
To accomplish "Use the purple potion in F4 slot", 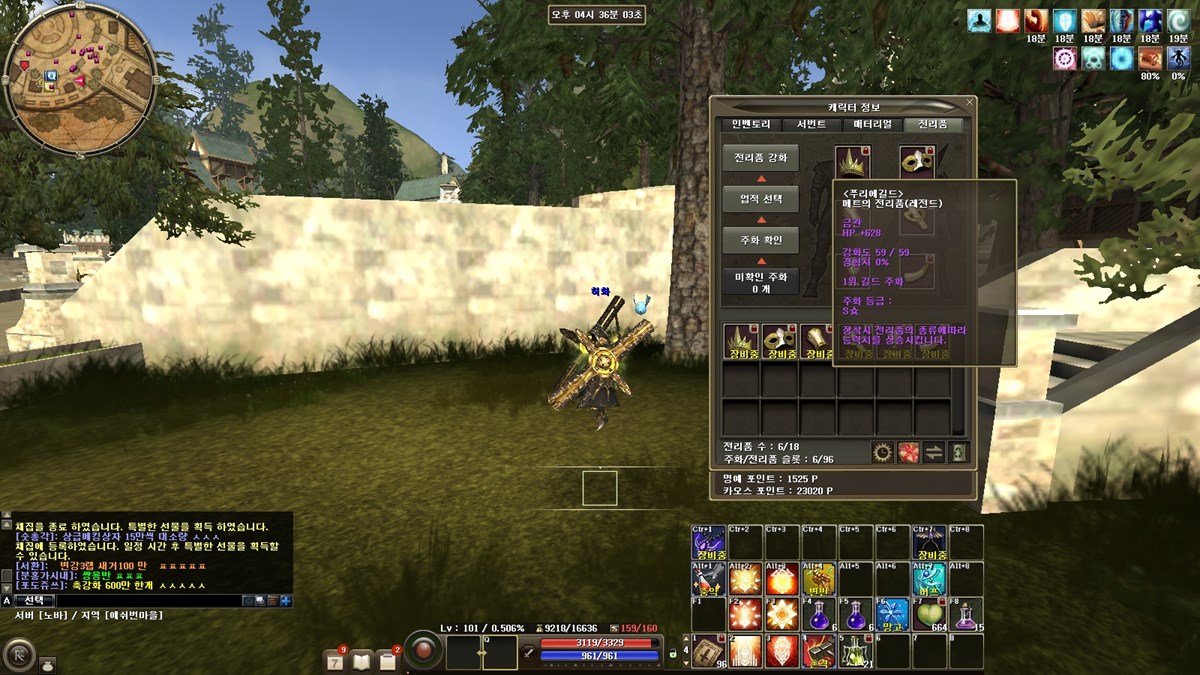I will coord(819,613).
